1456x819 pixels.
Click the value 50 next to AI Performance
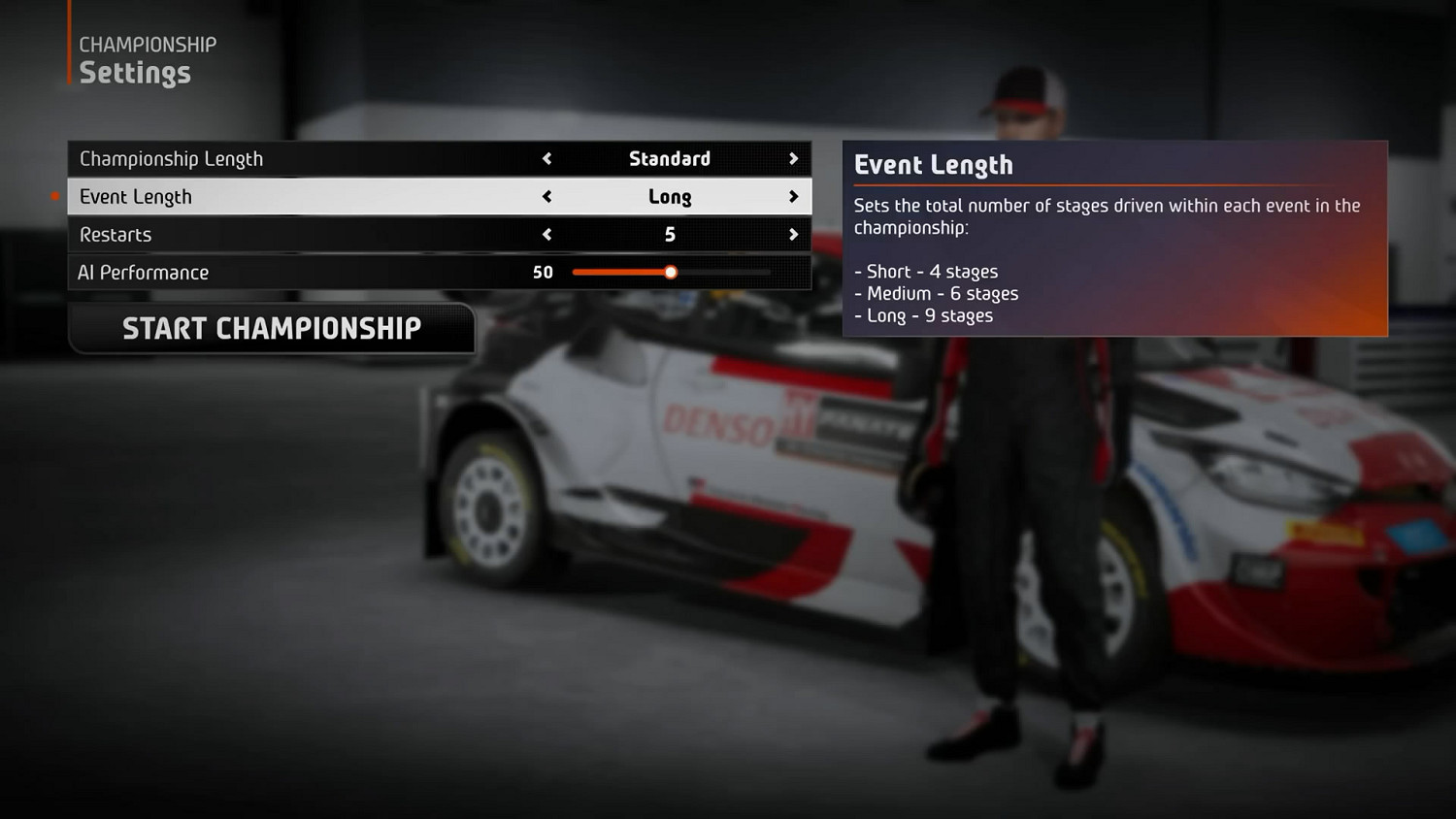click(543, 273)
